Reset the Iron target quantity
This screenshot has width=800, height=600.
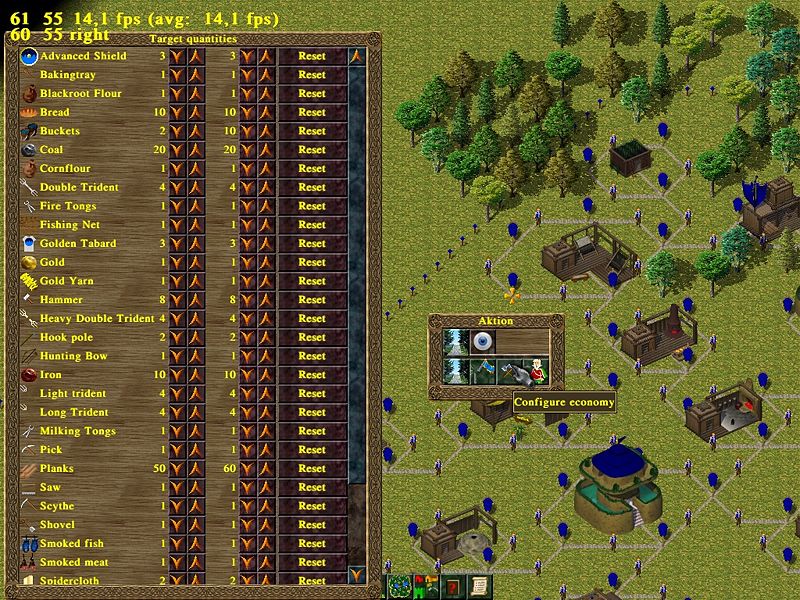[x=311, y=375]
